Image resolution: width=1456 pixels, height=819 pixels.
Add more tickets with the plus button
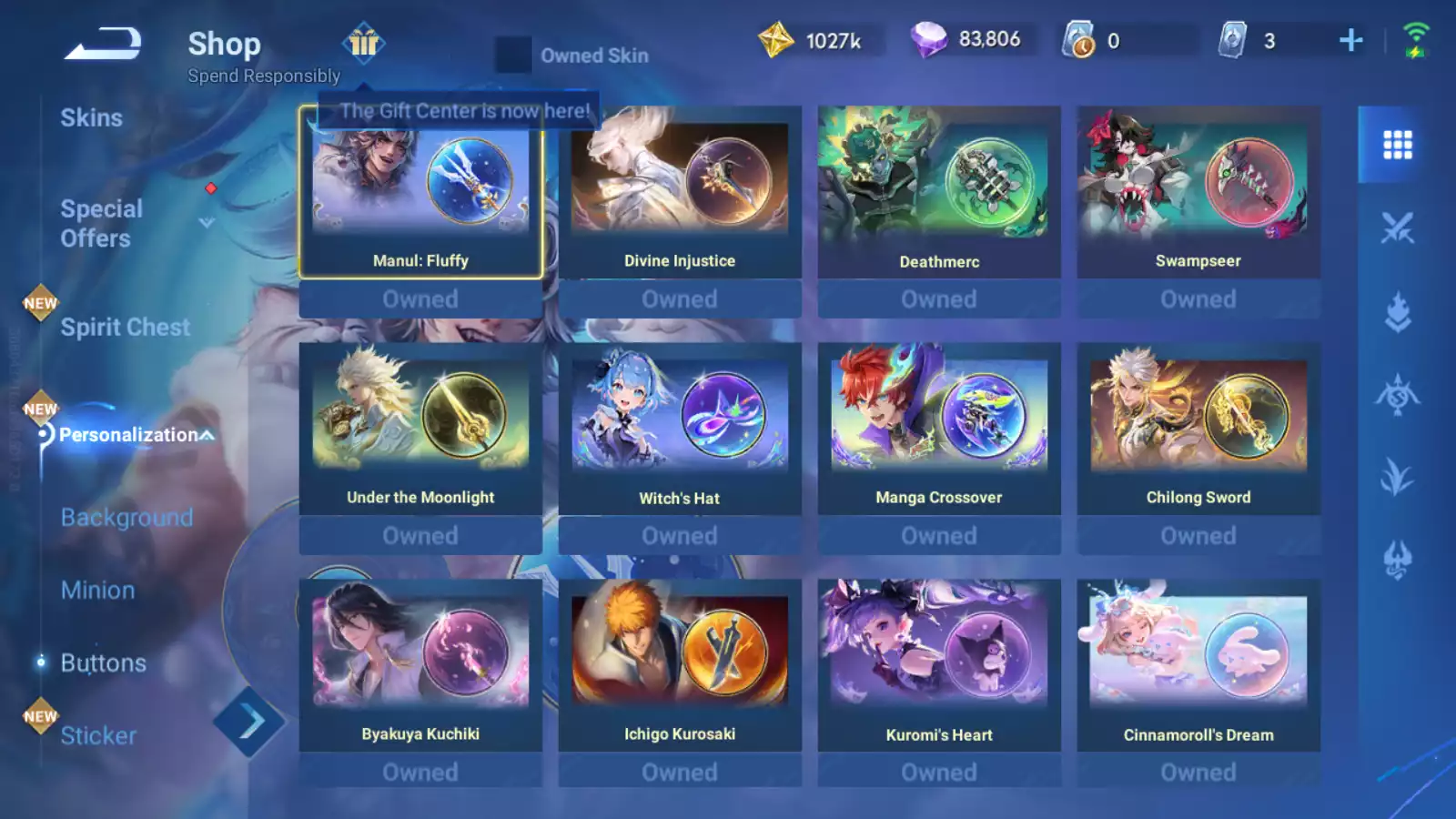coord(1351,40)
